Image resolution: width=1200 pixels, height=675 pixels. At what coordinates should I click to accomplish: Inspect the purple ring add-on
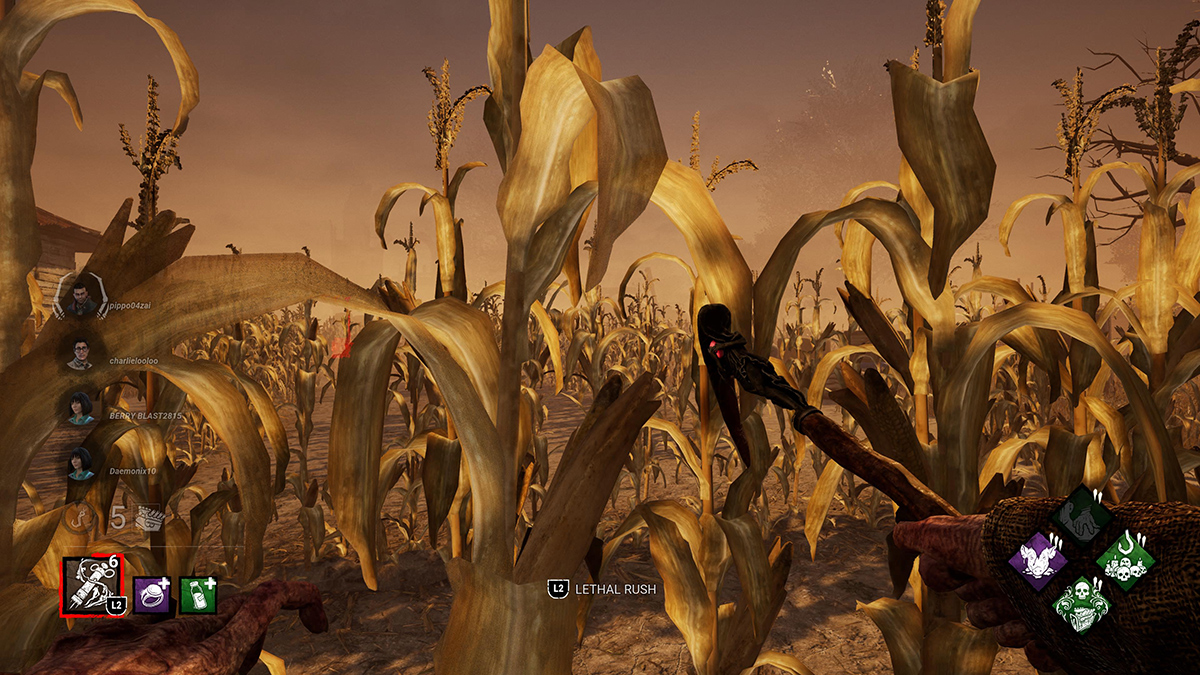152,595
